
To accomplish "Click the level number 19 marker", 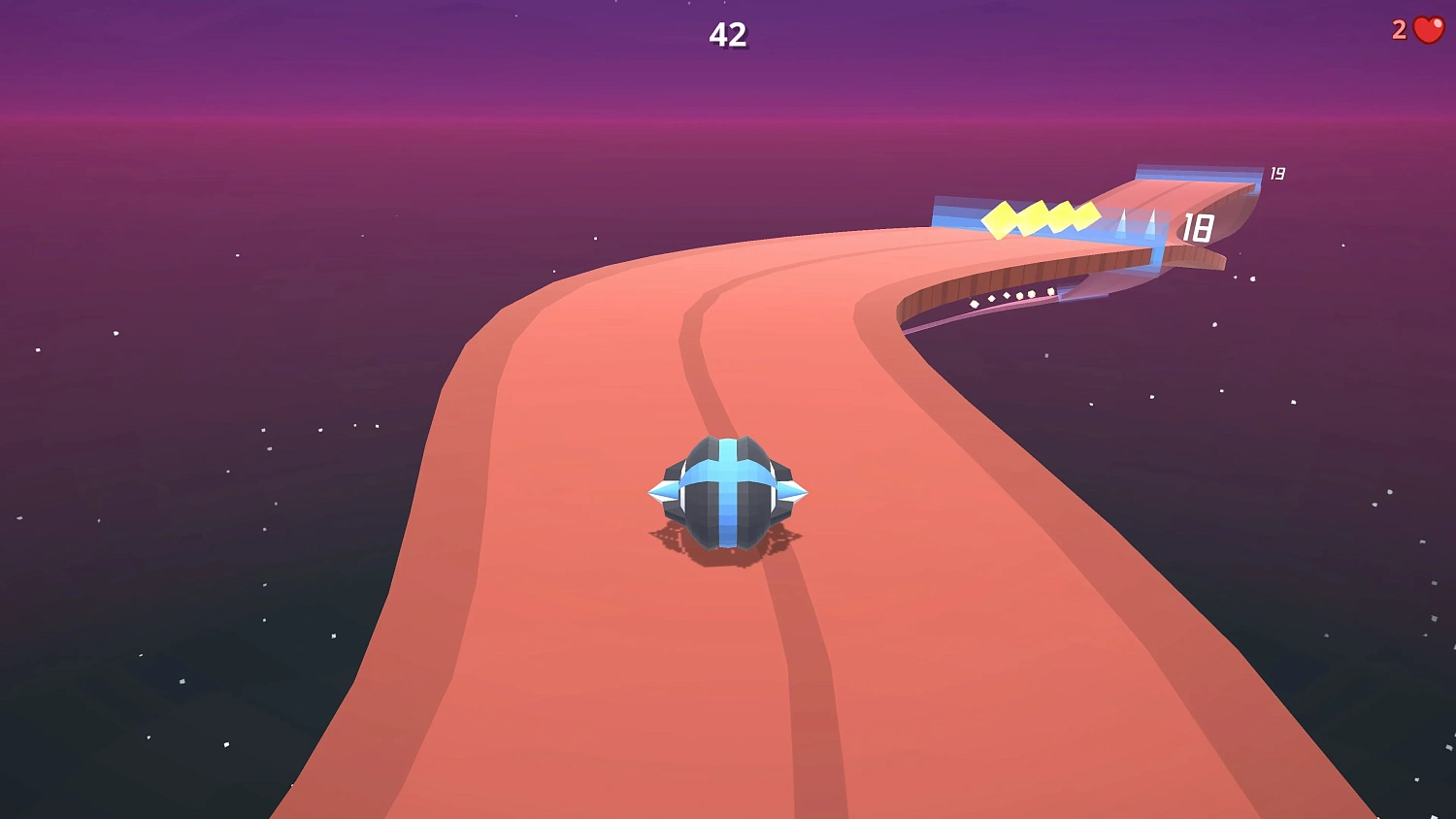I will [1276, 172].
